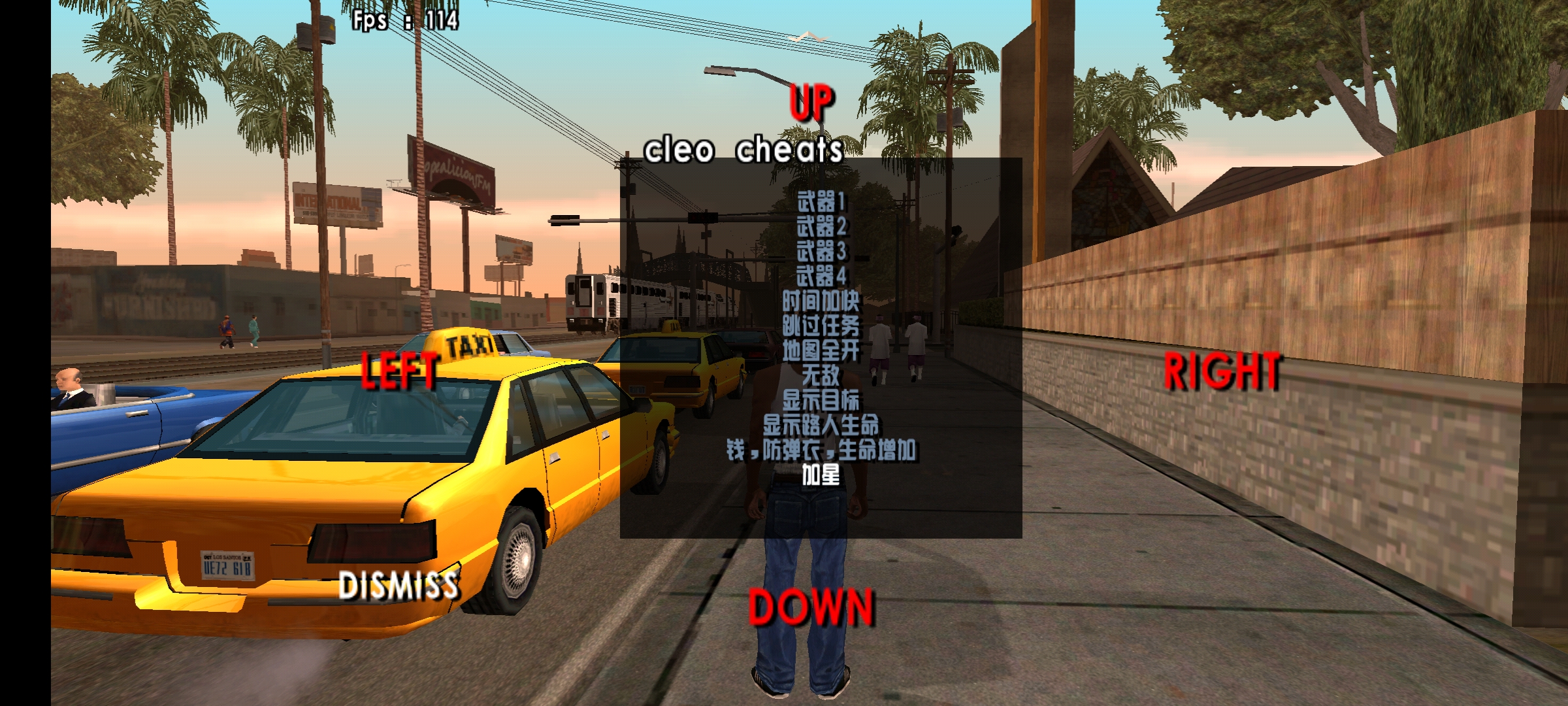1568x706 pixels.
Task: Tap the red UP button
Action: tap(812, 103)
